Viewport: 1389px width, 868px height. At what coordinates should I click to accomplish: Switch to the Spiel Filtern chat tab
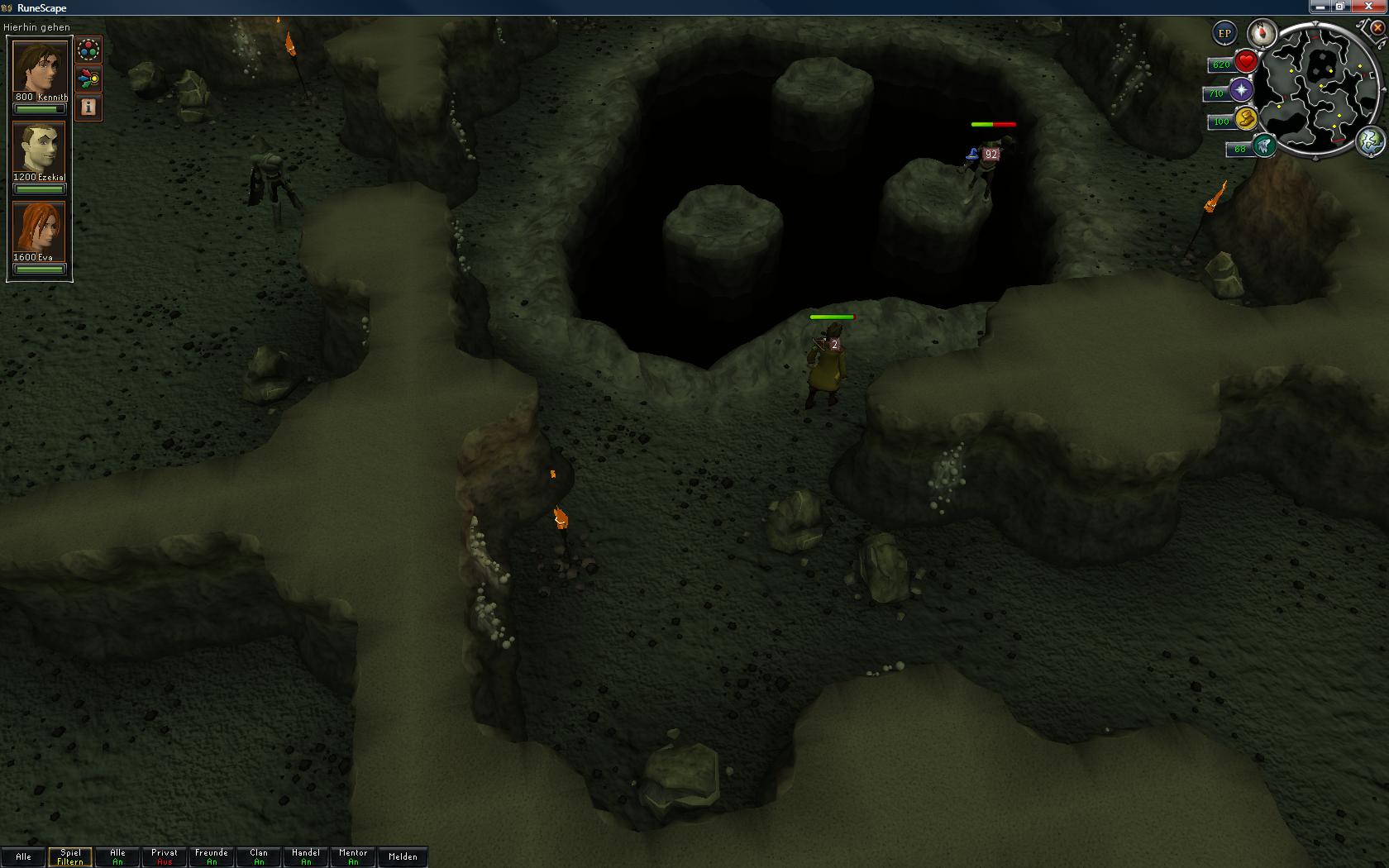(70, 856)
